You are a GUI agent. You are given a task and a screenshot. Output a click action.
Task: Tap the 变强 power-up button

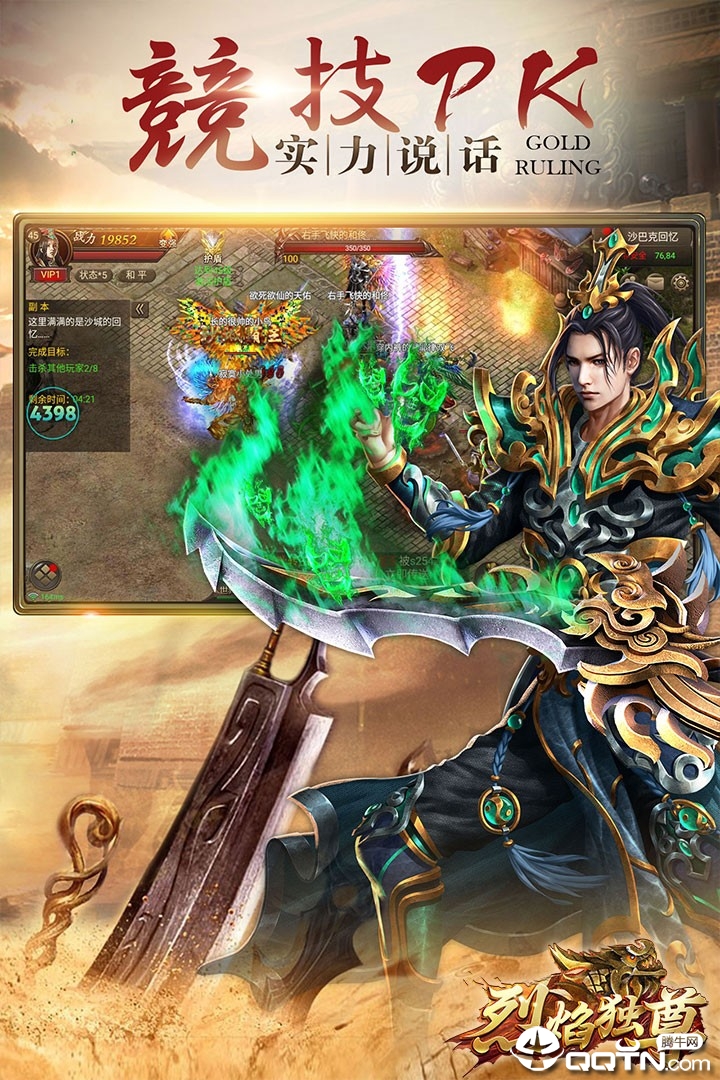point(167,240)
